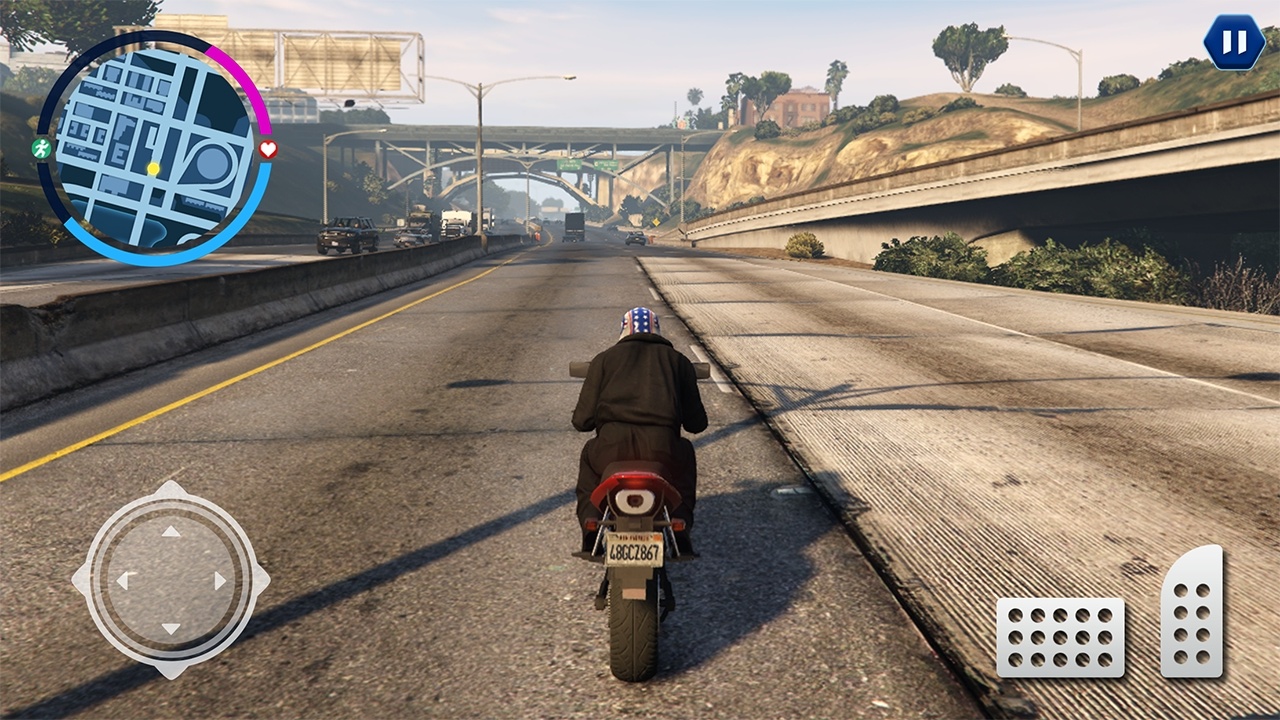Screen dimensions: 1280x720
Task: Pause the game with the hexagon button
Action: 1234,43
